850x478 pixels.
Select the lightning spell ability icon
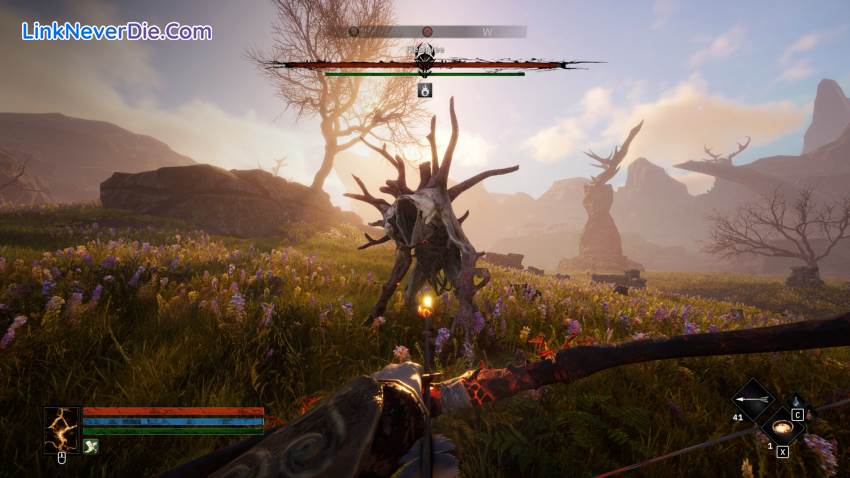click(61, 427)
